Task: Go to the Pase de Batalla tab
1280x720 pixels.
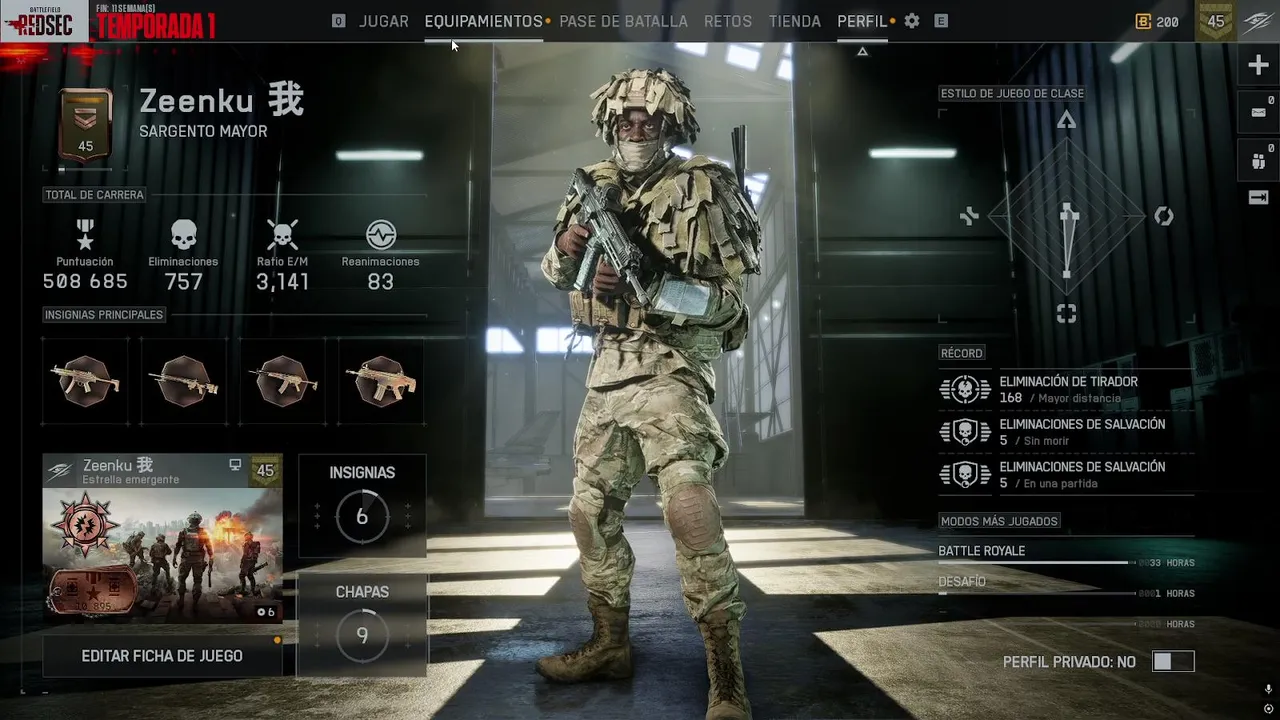Action: (x=623, y=21)
